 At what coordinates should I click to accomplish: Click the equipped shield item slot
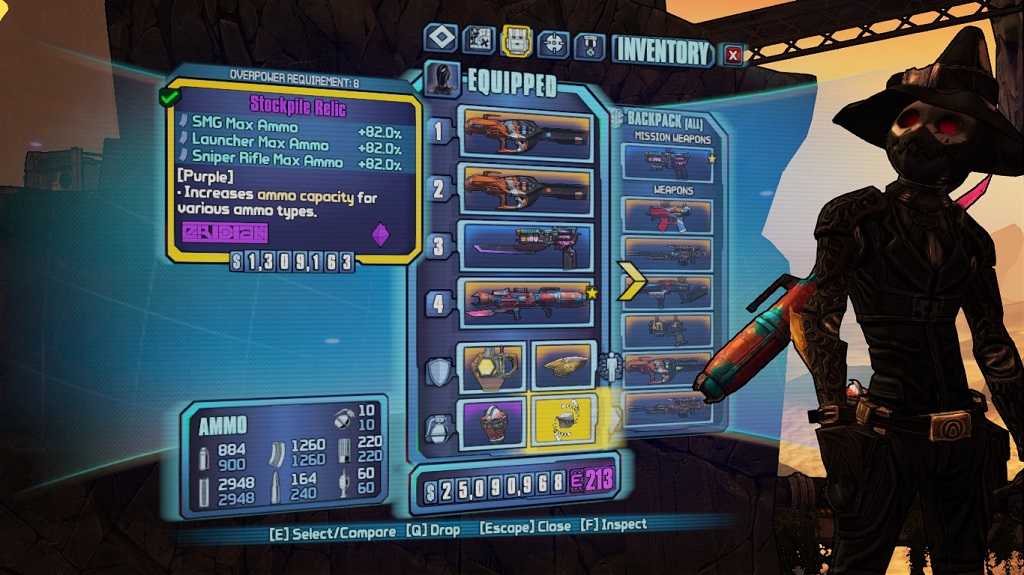tap(492, 367)
